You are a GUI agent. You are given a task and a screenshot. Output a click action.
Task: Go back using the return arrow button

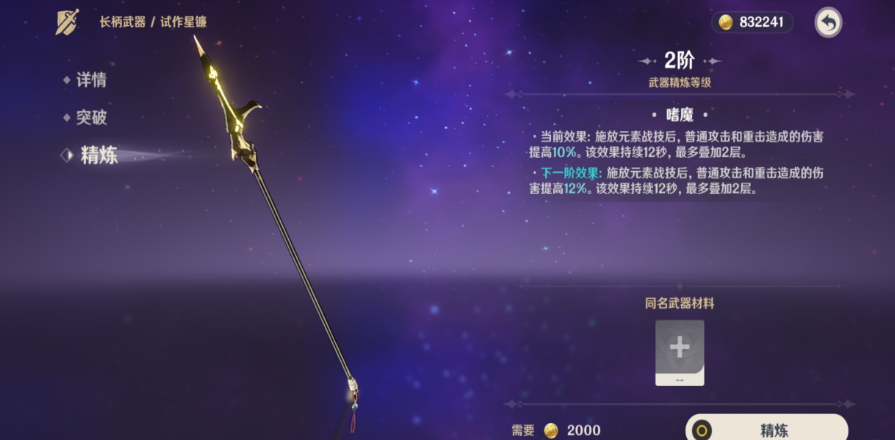pyautogui.click(x=828, y=22)
